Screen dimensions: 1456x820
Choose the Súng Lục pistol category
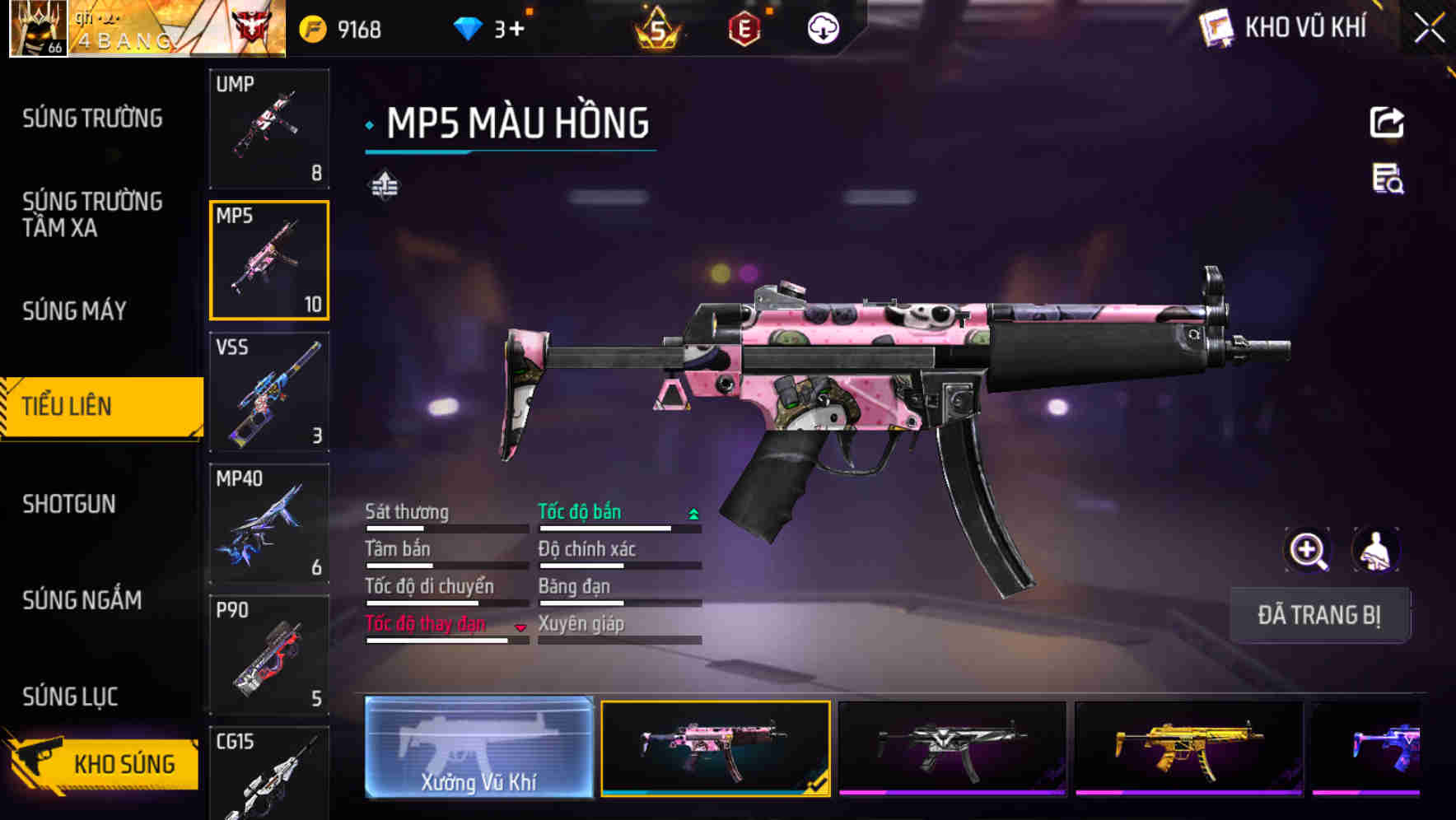(x=70, y=697)
